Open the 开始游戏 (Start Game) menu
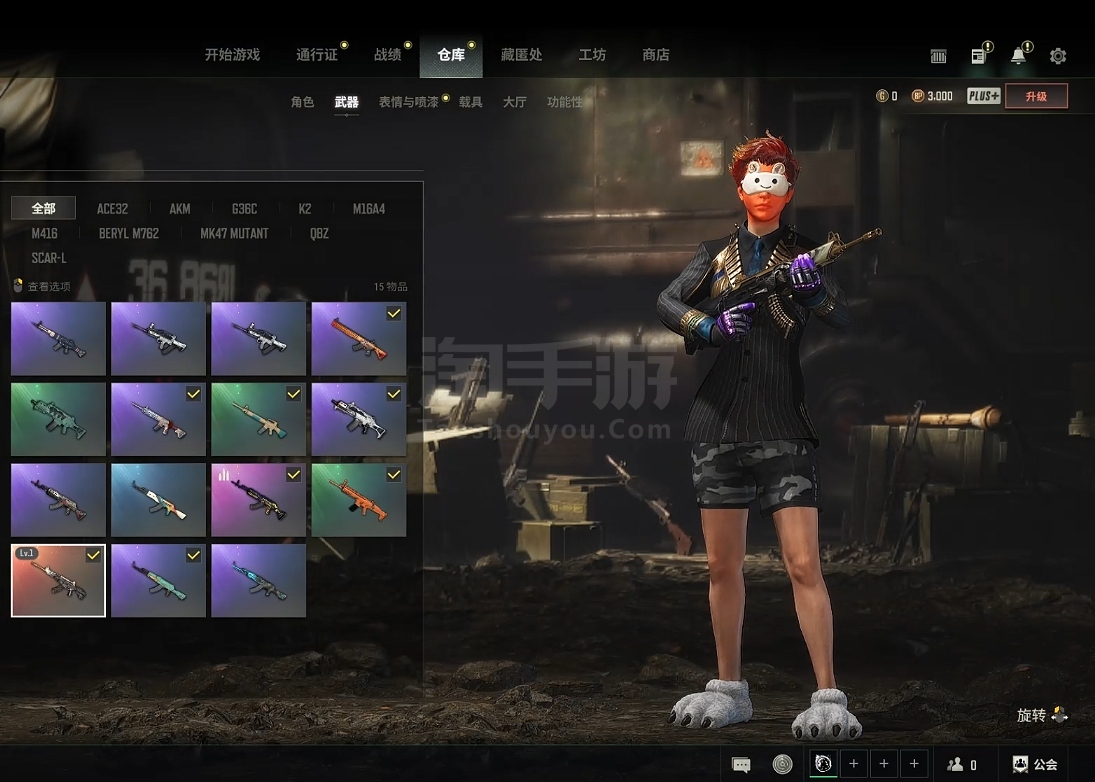 click(x=232, y=55)
